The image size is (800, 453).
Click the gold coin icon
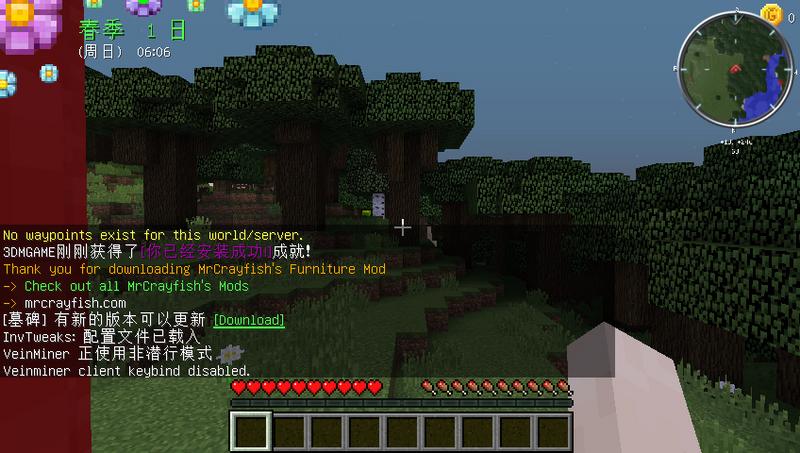coord(770,13)
